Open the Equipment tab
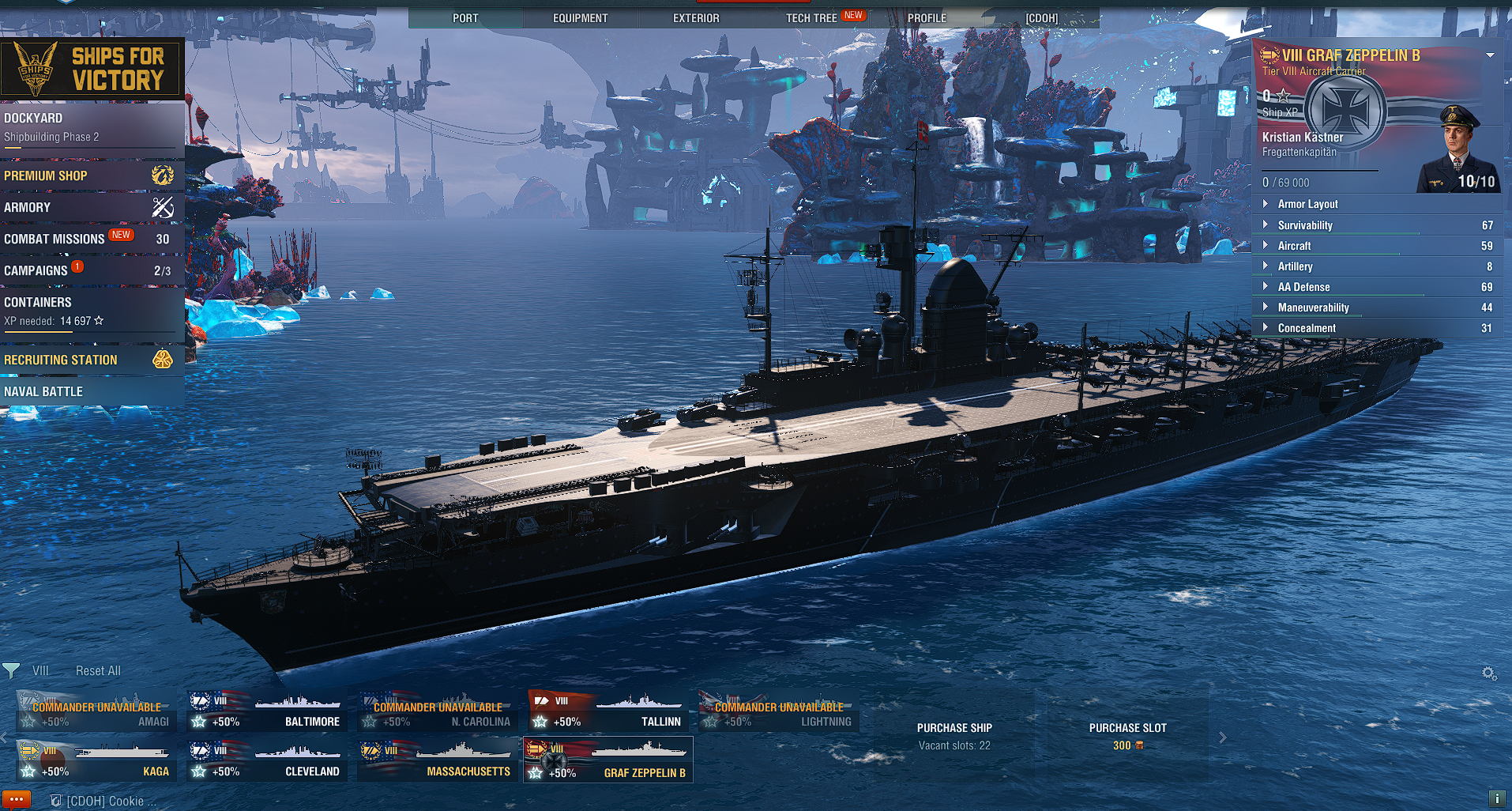 [580, 18]
